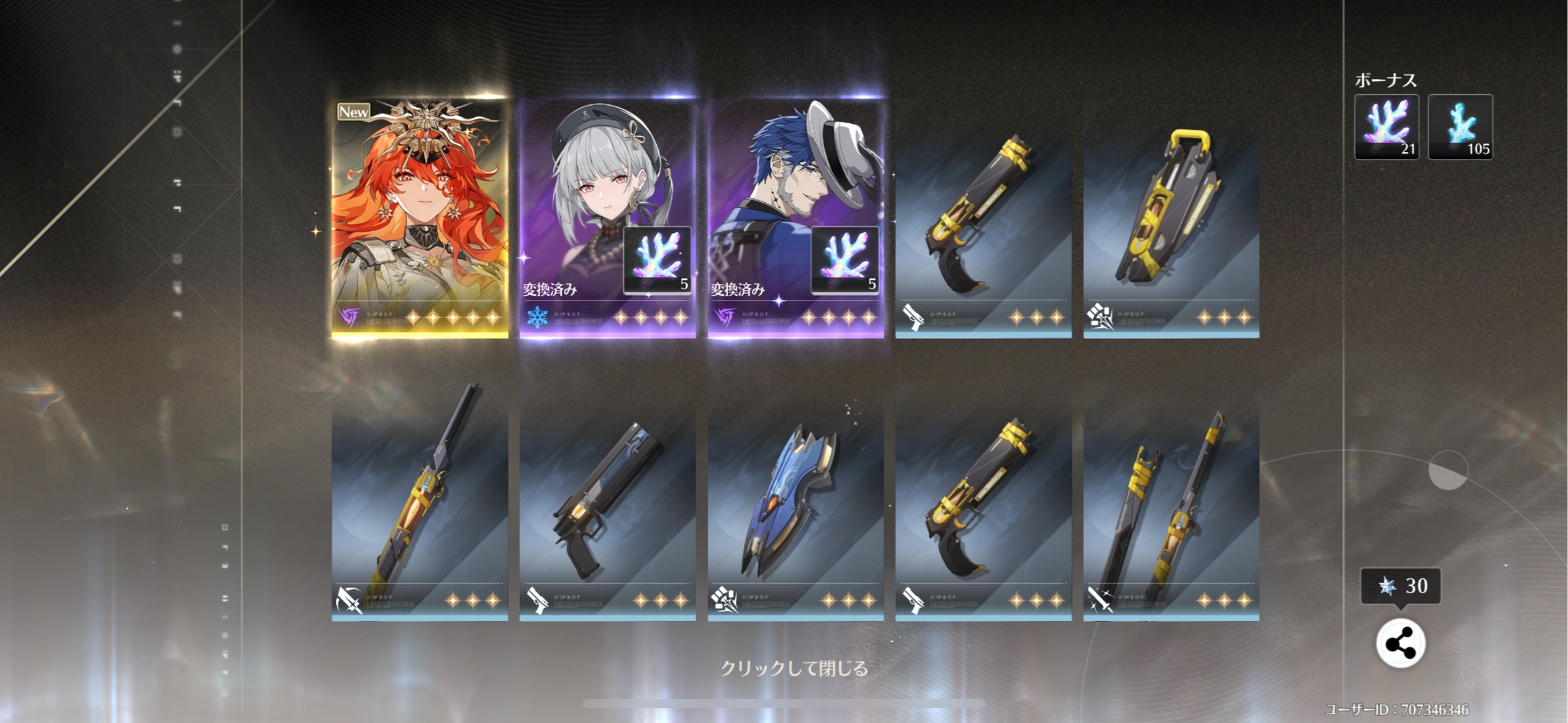Select the new five-star red-haired character card
1568x723 pixels.
(x=420, y=218)
